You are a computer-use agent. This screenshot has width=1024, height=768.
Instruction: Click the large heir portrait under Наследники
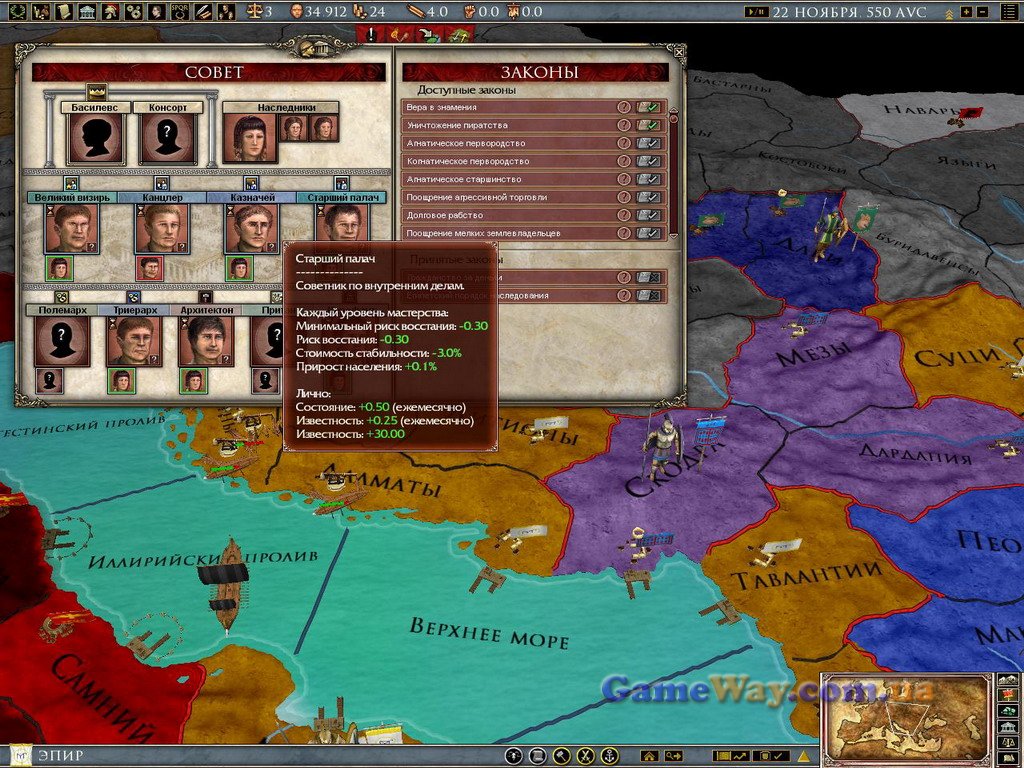(250, 137)
